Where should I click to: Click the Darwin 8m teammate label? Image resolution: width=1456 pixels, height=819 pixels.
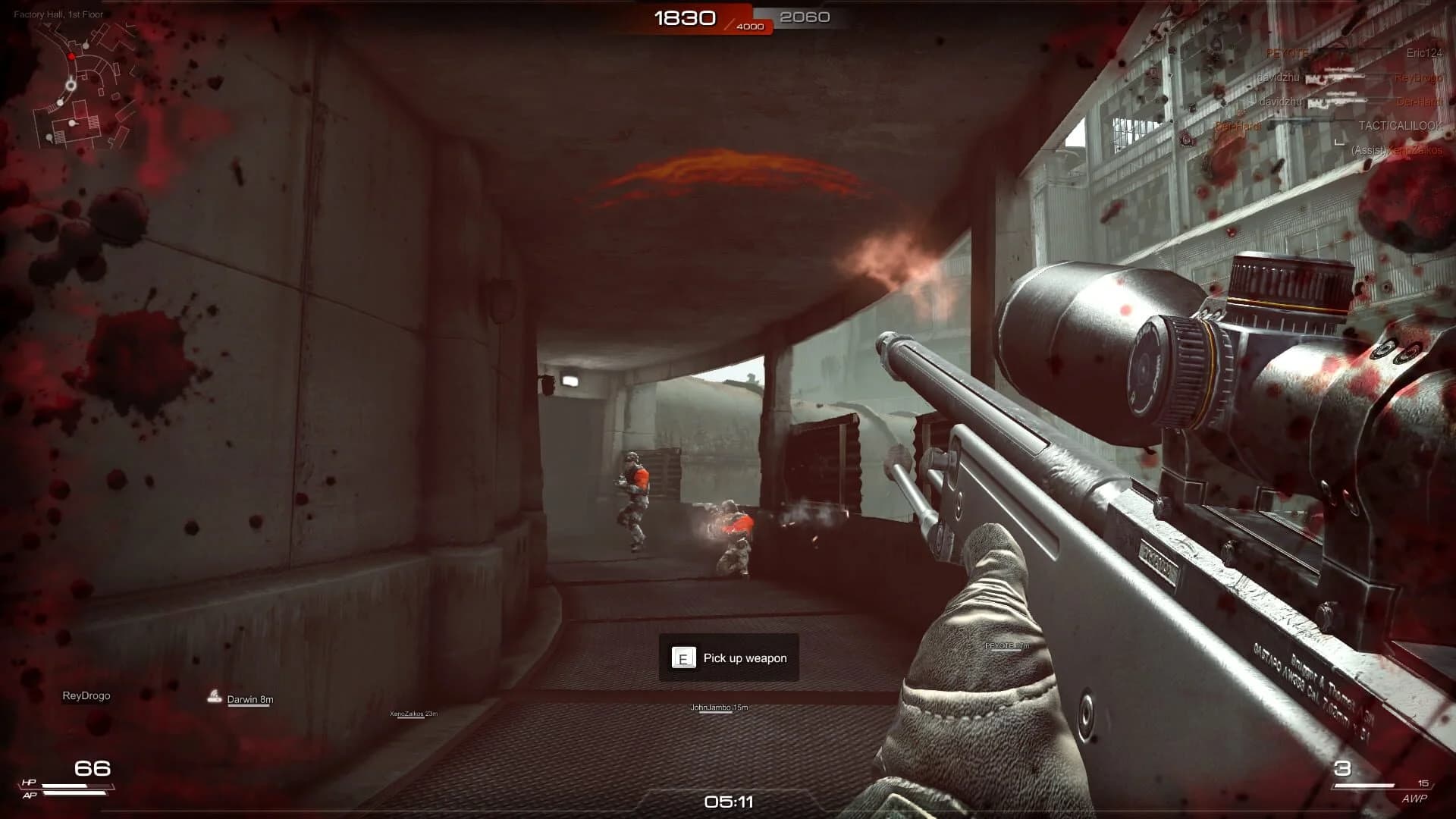click(250, 700)
